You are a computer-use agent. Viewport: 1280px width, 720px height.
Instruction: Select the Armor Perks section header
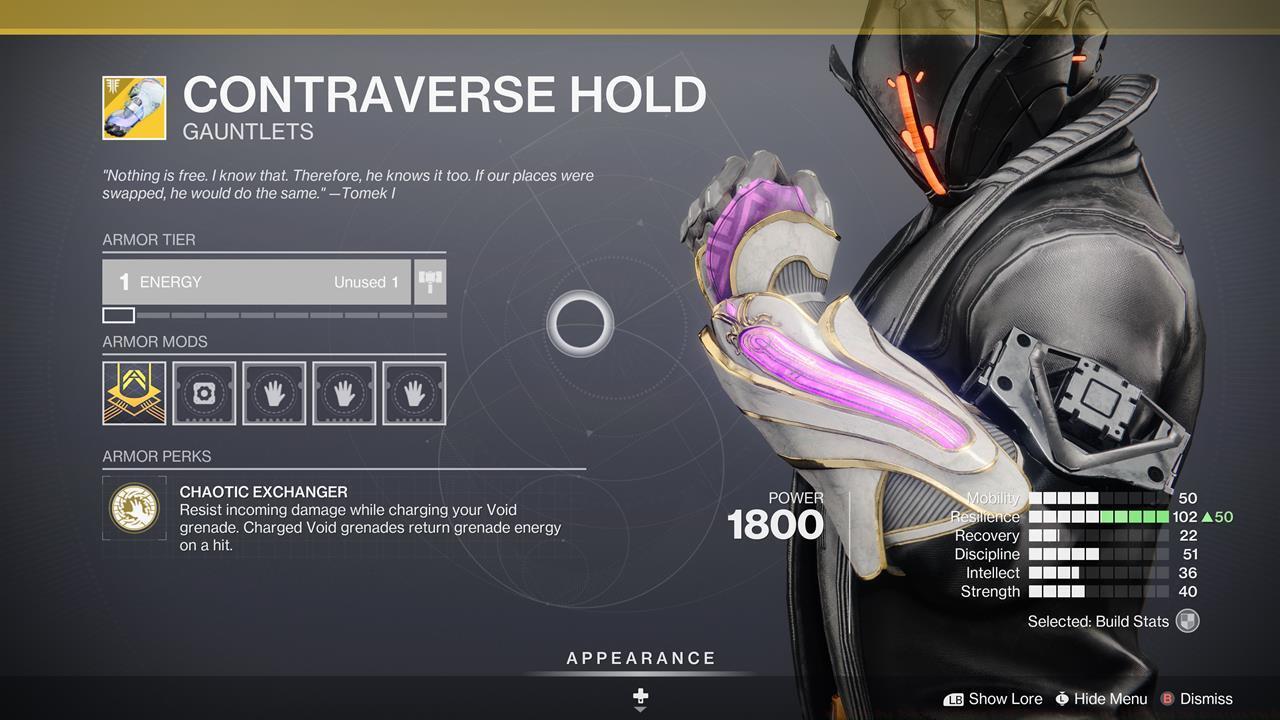(x=156, y=456)
